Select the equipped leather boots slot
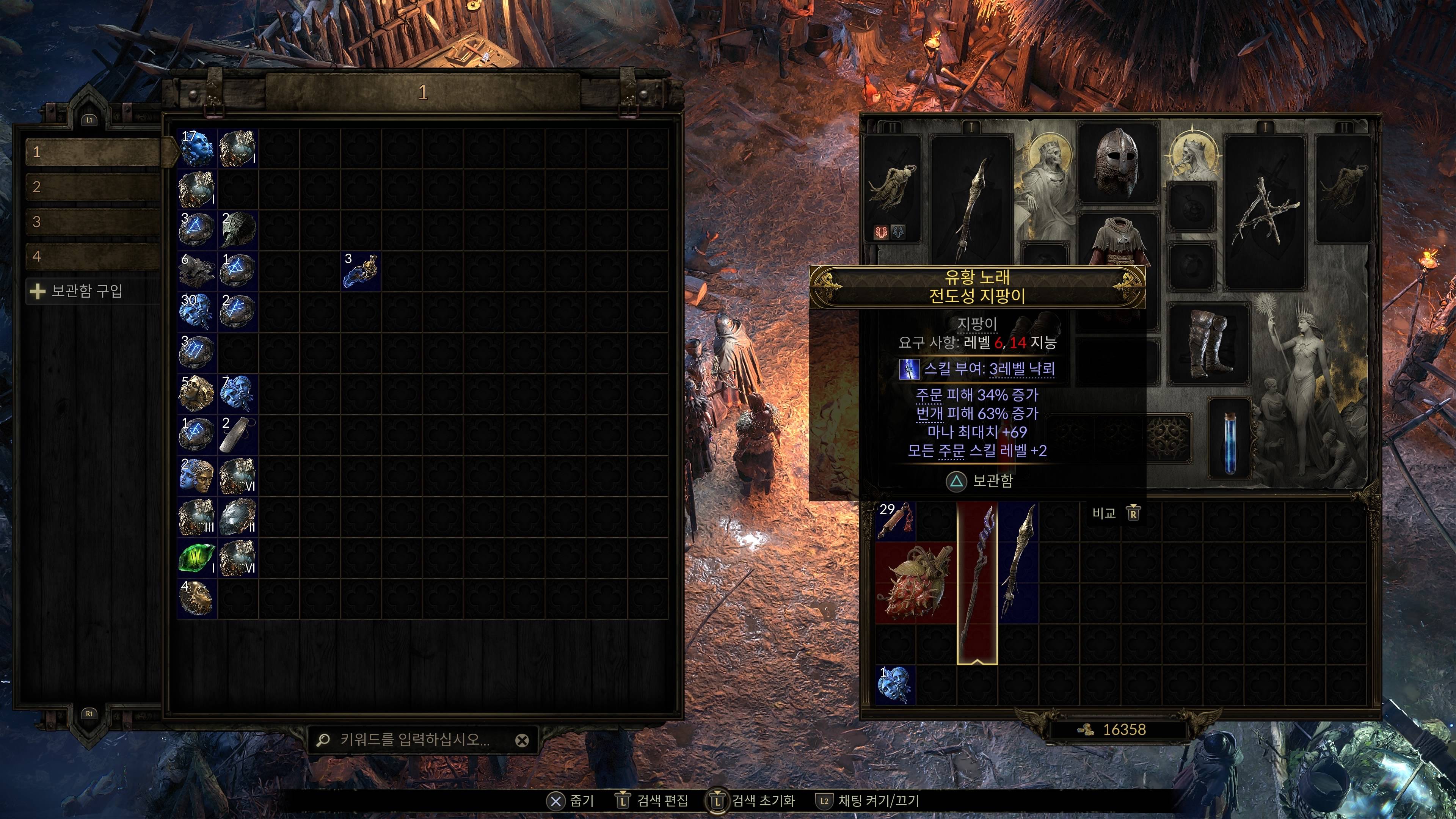This screenshot has width=1456, height=819. [1208, 343]
